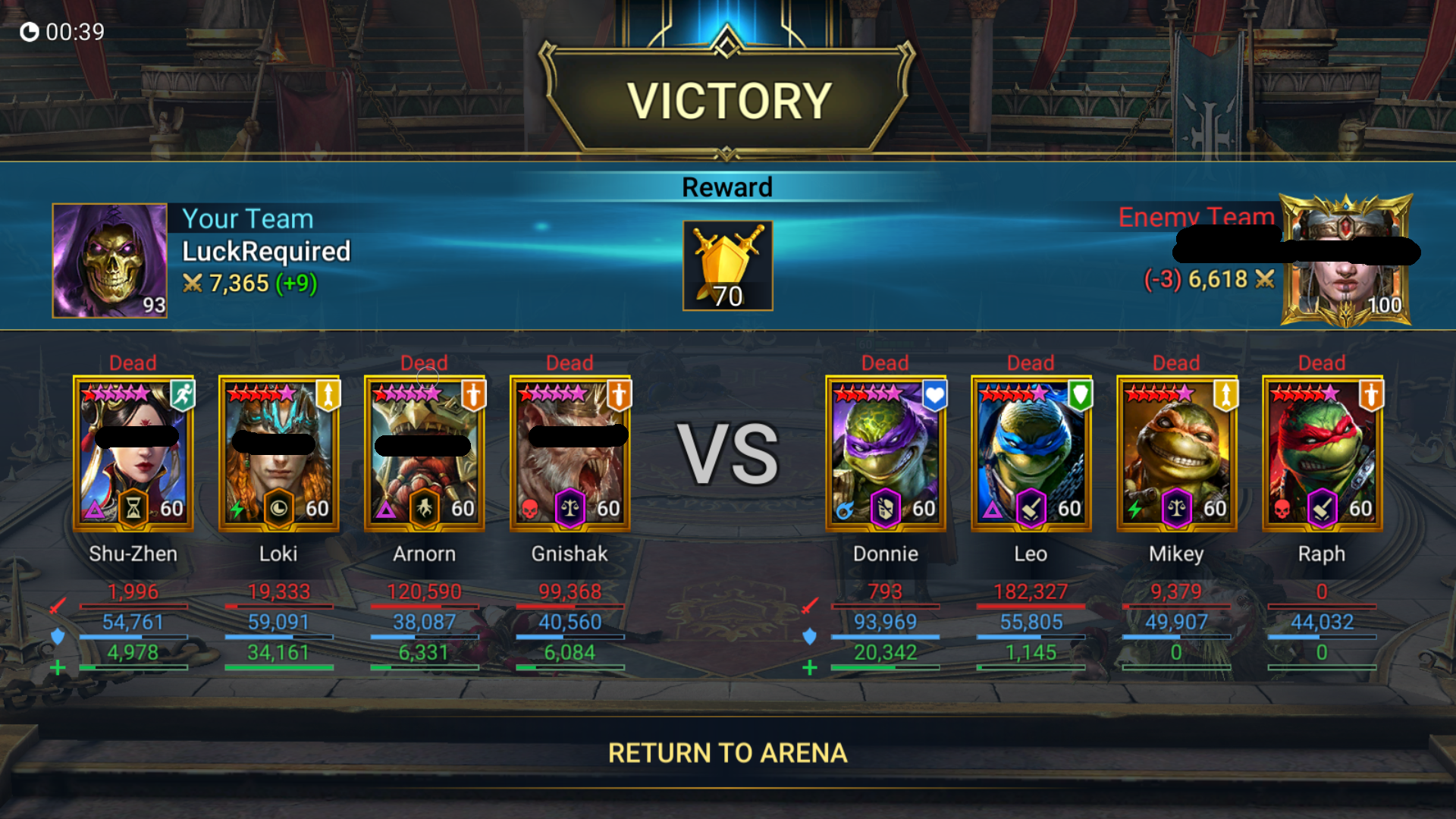Screen dimensions: 1456x819
Task: Select Arnorn's champion portrait
Action: point(425,453)
